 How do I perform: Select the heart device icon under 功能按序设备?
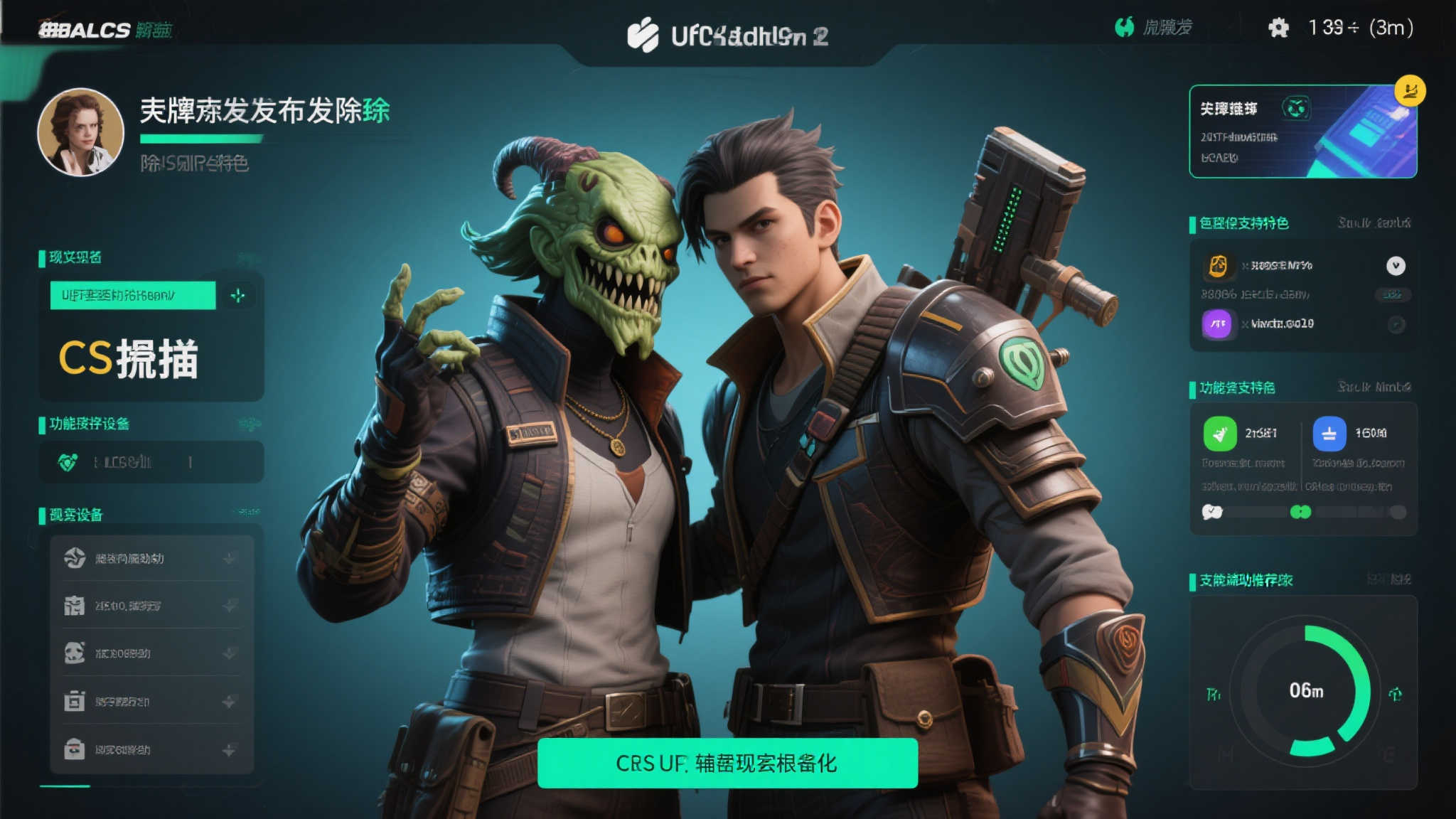click(x=66, y=461)
